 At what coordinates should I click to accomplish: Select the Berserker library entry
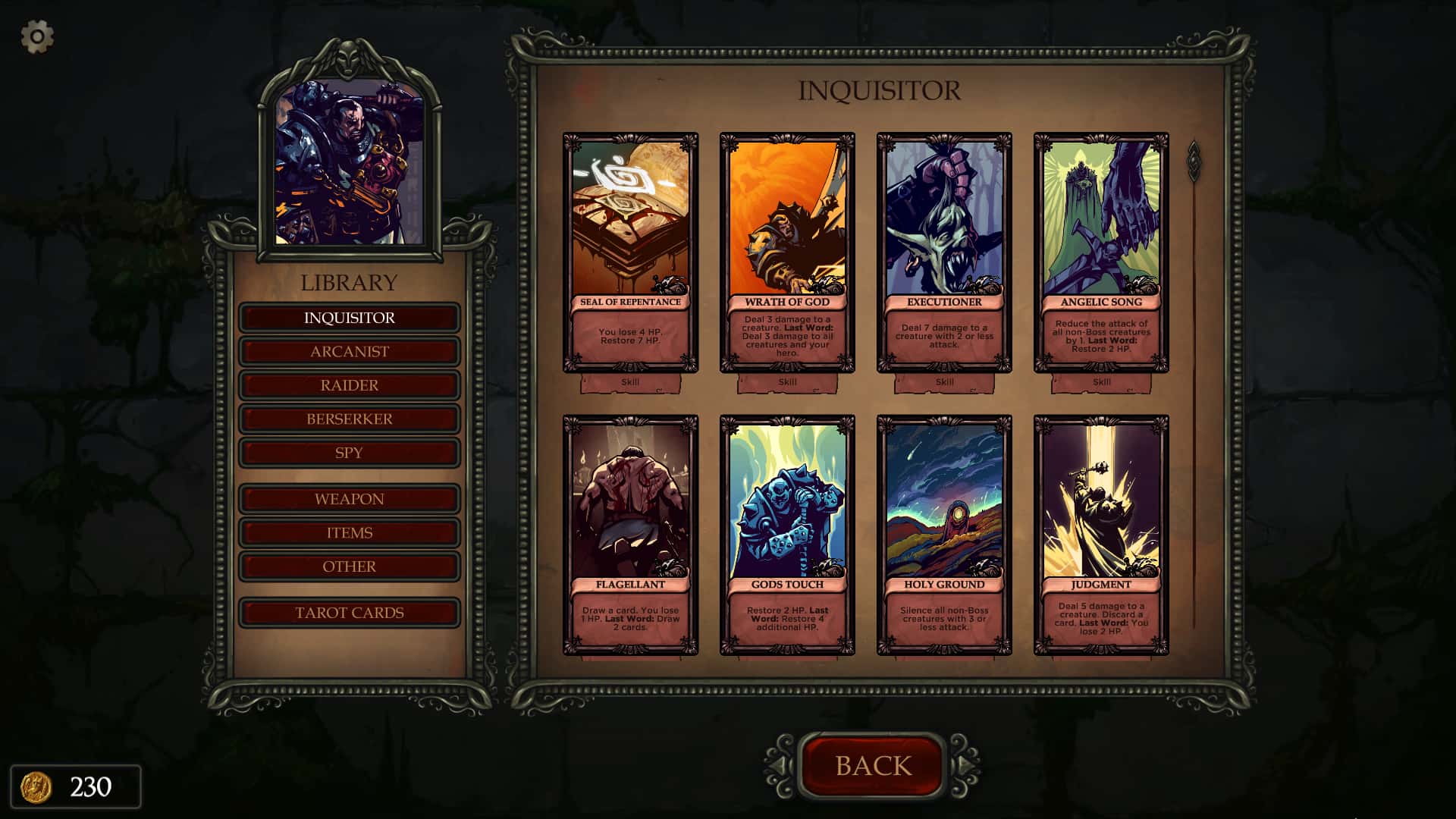[x=349, y=419]
